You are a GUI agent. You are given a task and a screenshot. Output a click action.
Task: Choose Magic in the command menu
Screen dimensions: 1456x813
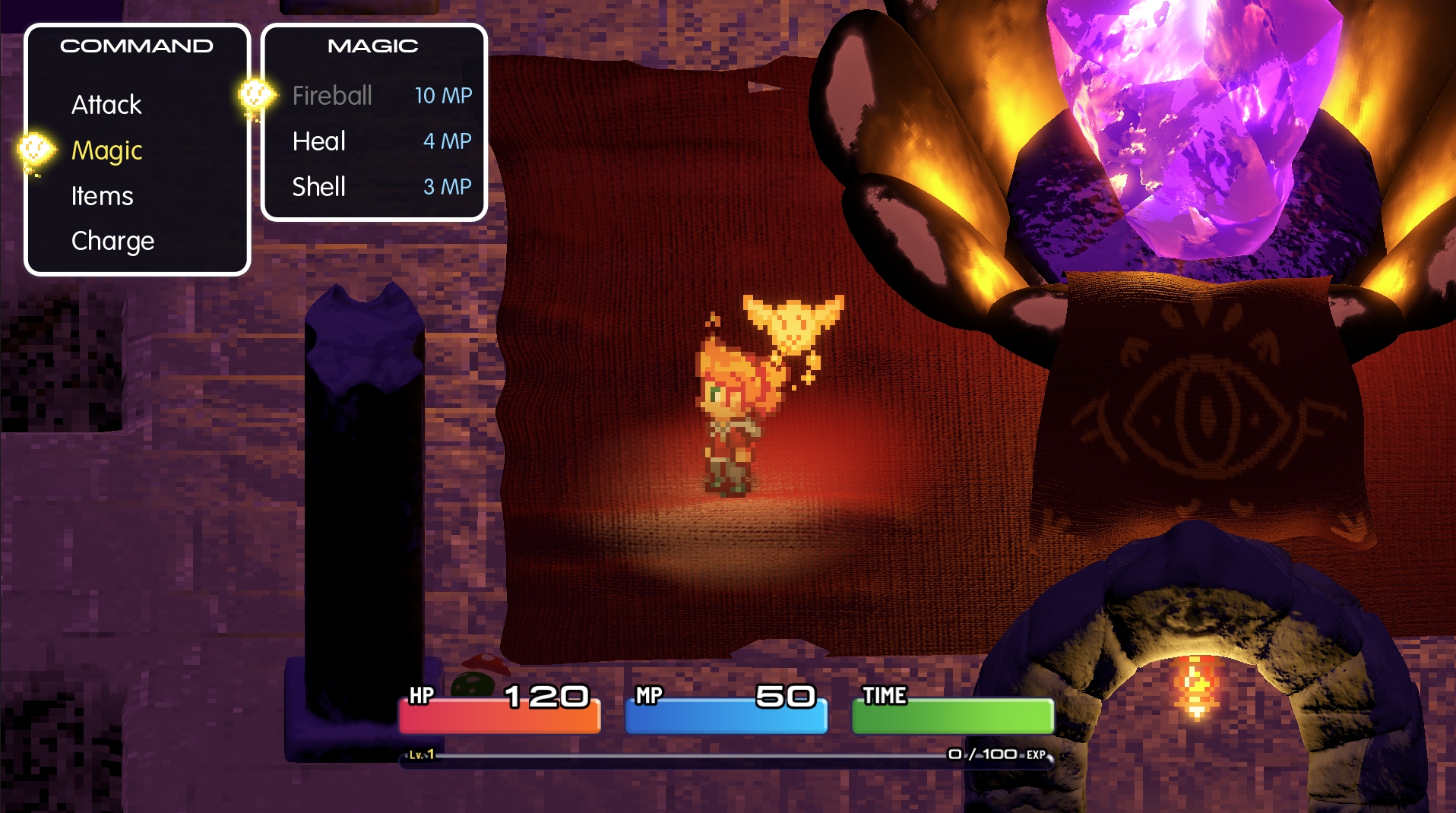[107, 150]
